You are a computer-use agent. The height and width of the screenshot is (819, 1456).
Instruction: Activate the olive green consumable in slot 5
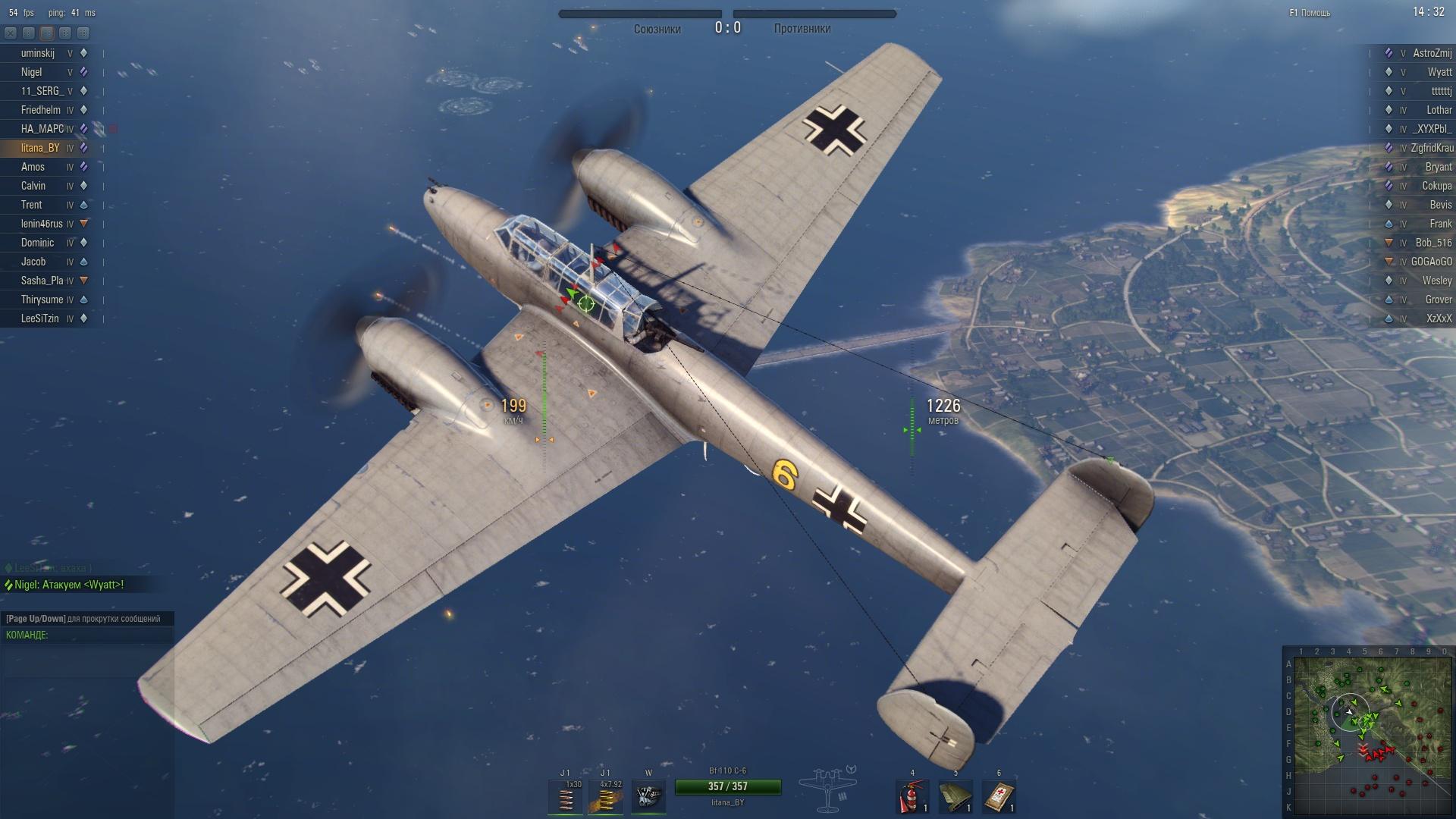(955, 798)
